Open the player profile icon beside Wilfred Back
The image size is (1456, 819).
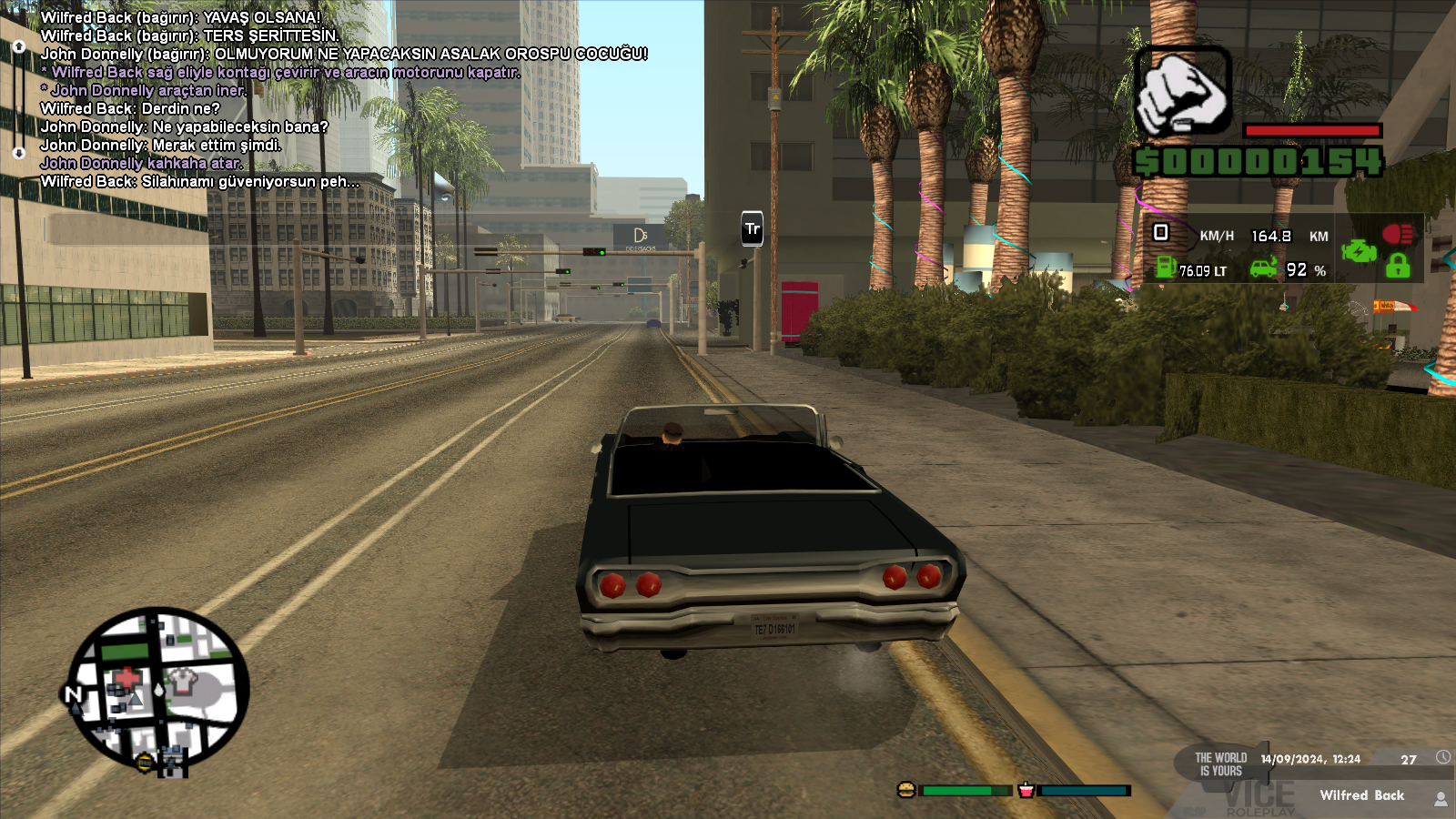(x=1441, y=798)
